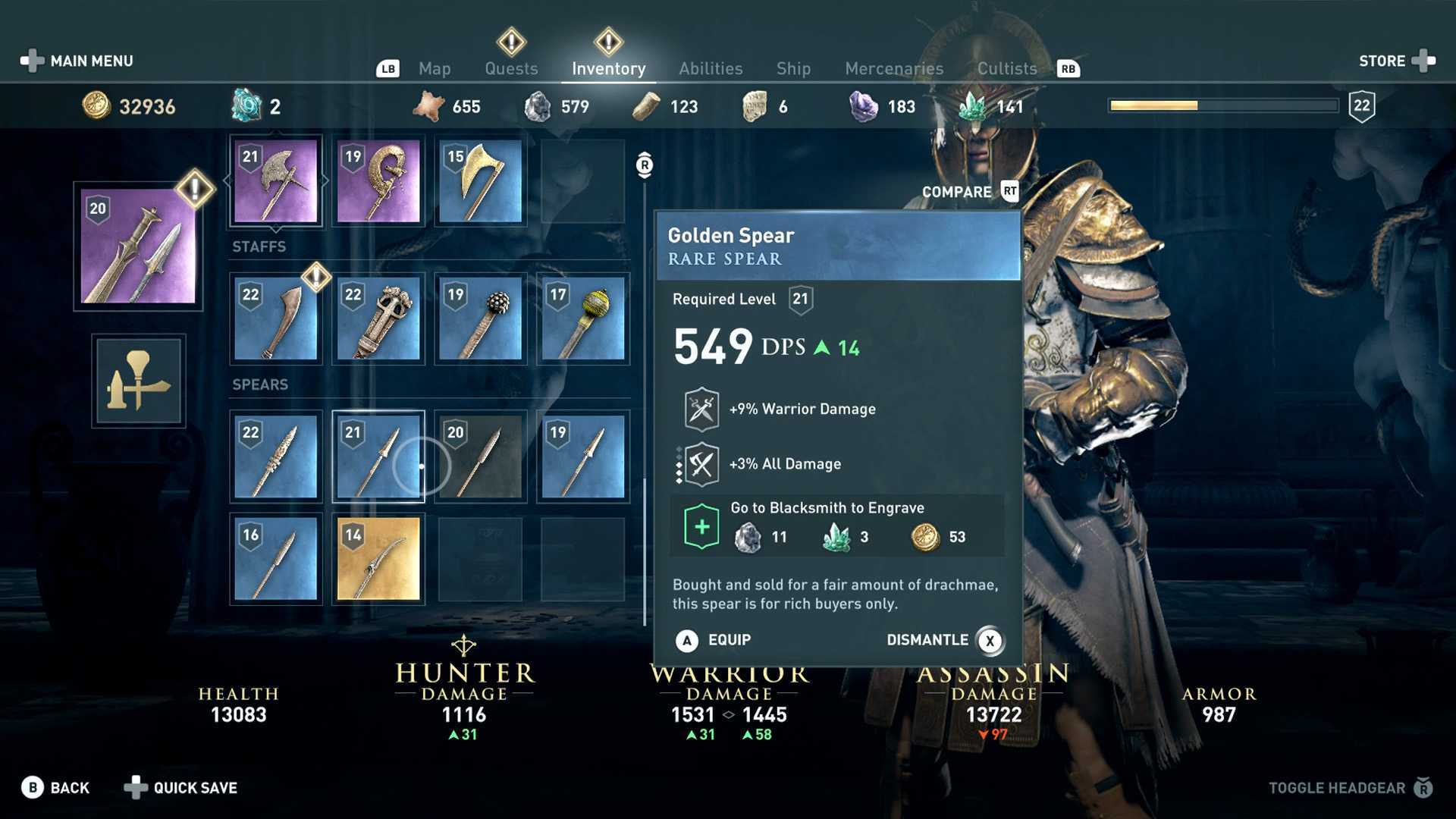Switch to the Ship tab

click(793, 68)
